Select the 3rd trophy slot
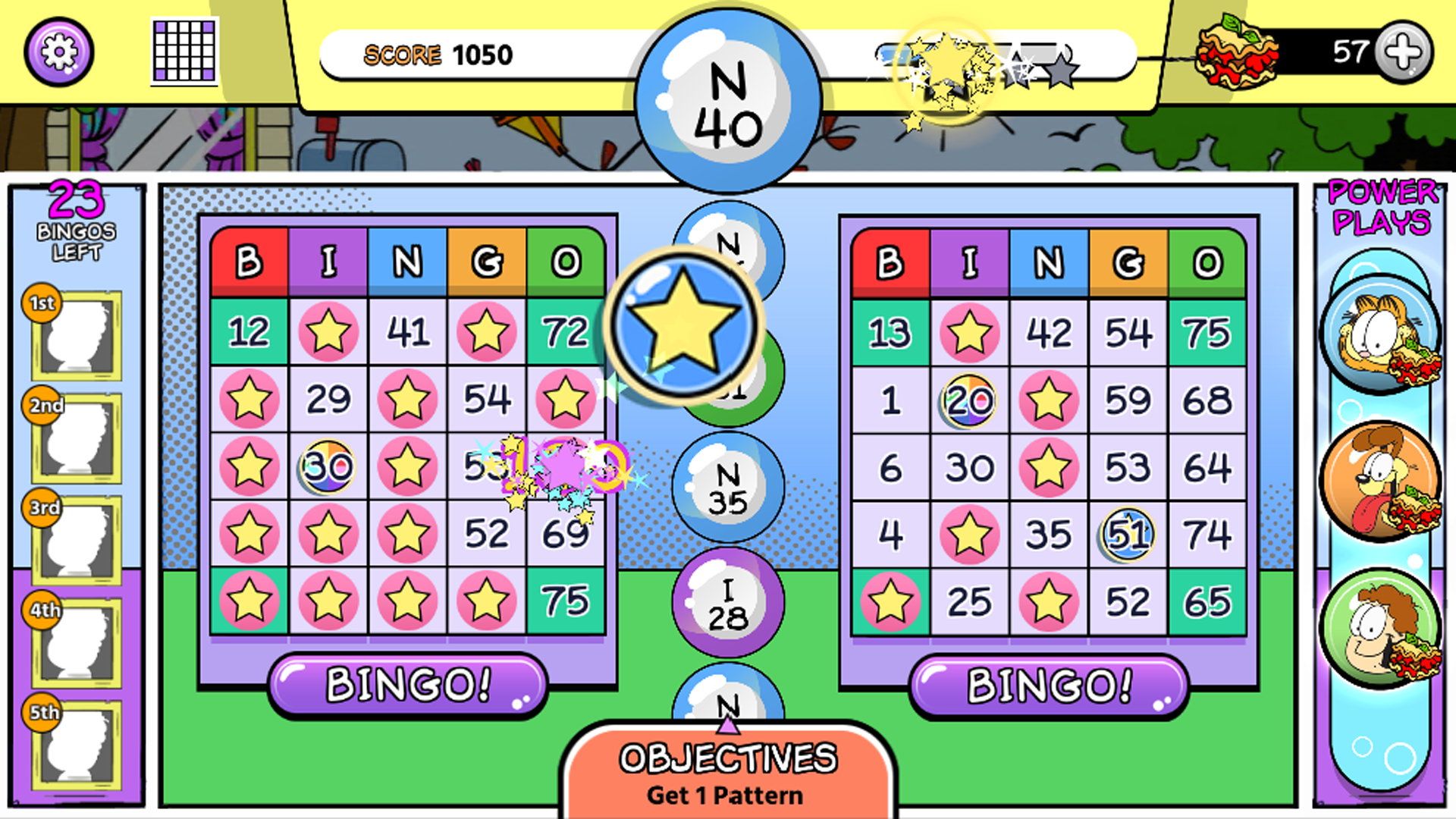This screenshot has height=819, width=1456. [x=76, y=538]
